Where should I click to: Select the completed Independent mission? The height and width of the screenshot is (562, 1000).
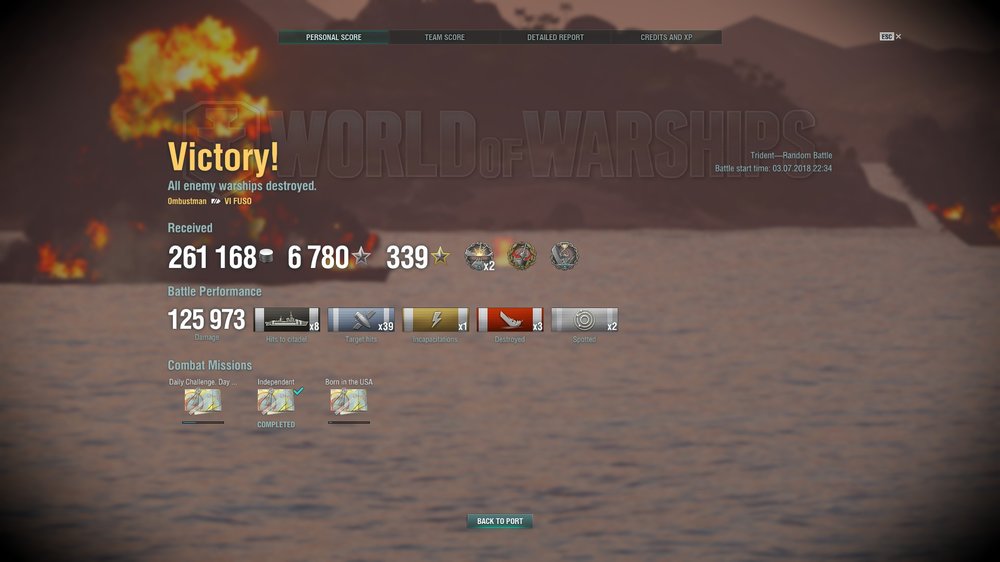[276, 402]
